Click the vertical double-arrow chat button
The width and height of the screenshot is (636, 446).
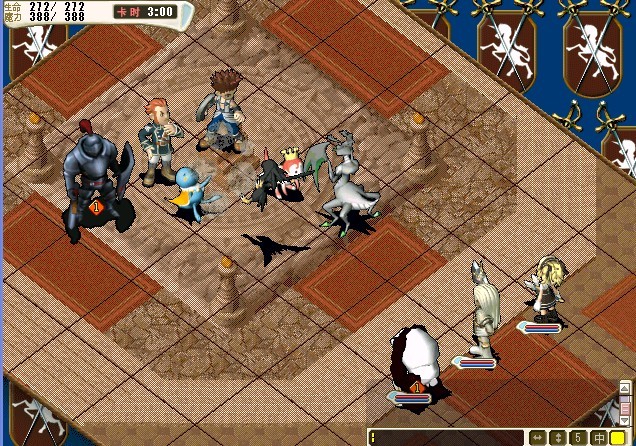coord(557,438)
